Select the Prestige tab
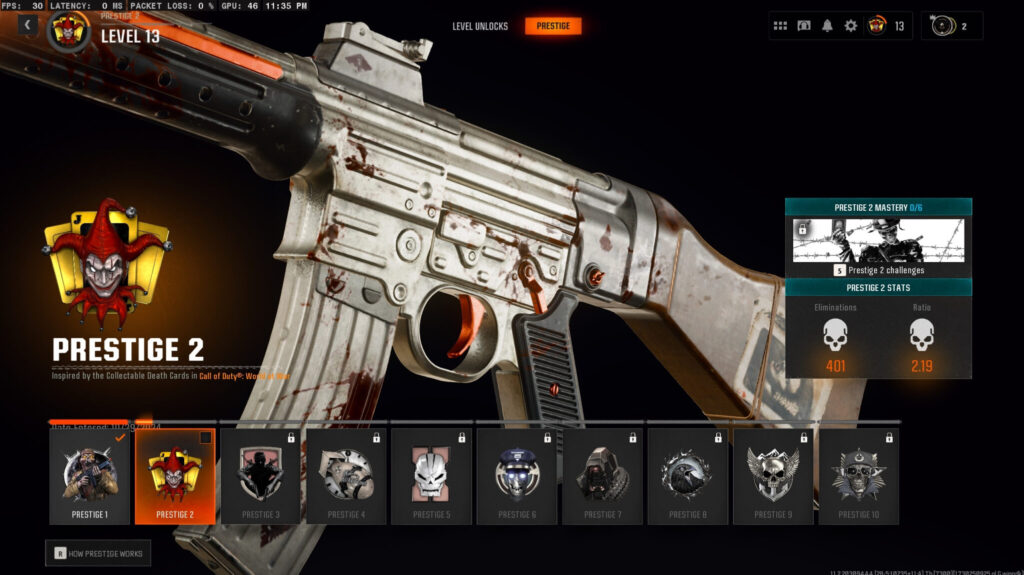 pos(553,26)
